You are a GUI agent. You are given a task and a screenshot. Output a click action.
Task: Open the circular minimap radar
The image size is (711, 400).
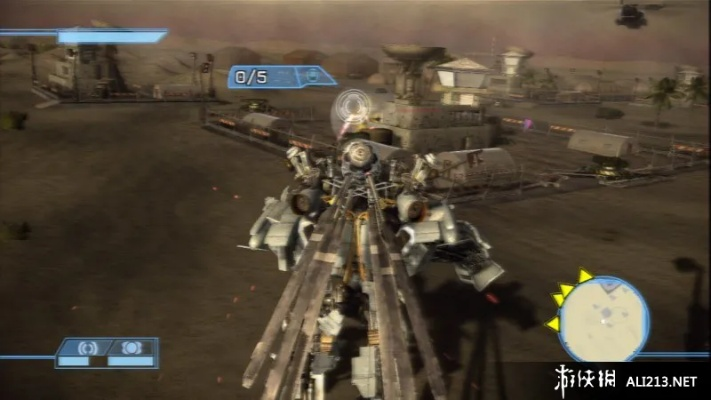click(603, 318)
